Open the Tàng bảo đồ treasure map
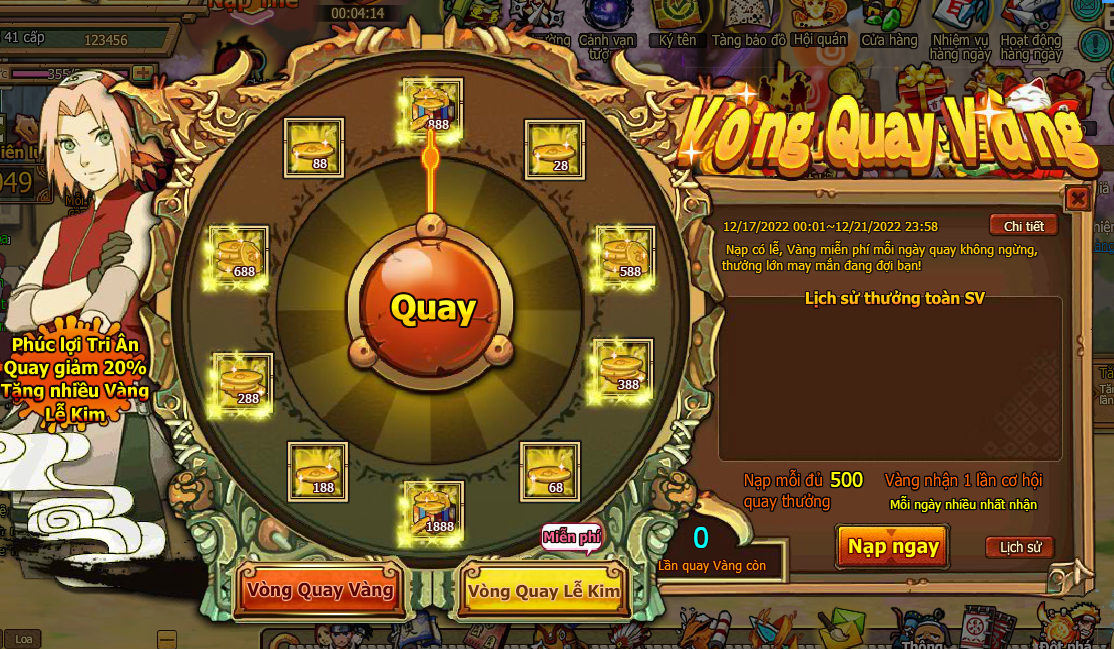1114x649 pixels. 748,24
